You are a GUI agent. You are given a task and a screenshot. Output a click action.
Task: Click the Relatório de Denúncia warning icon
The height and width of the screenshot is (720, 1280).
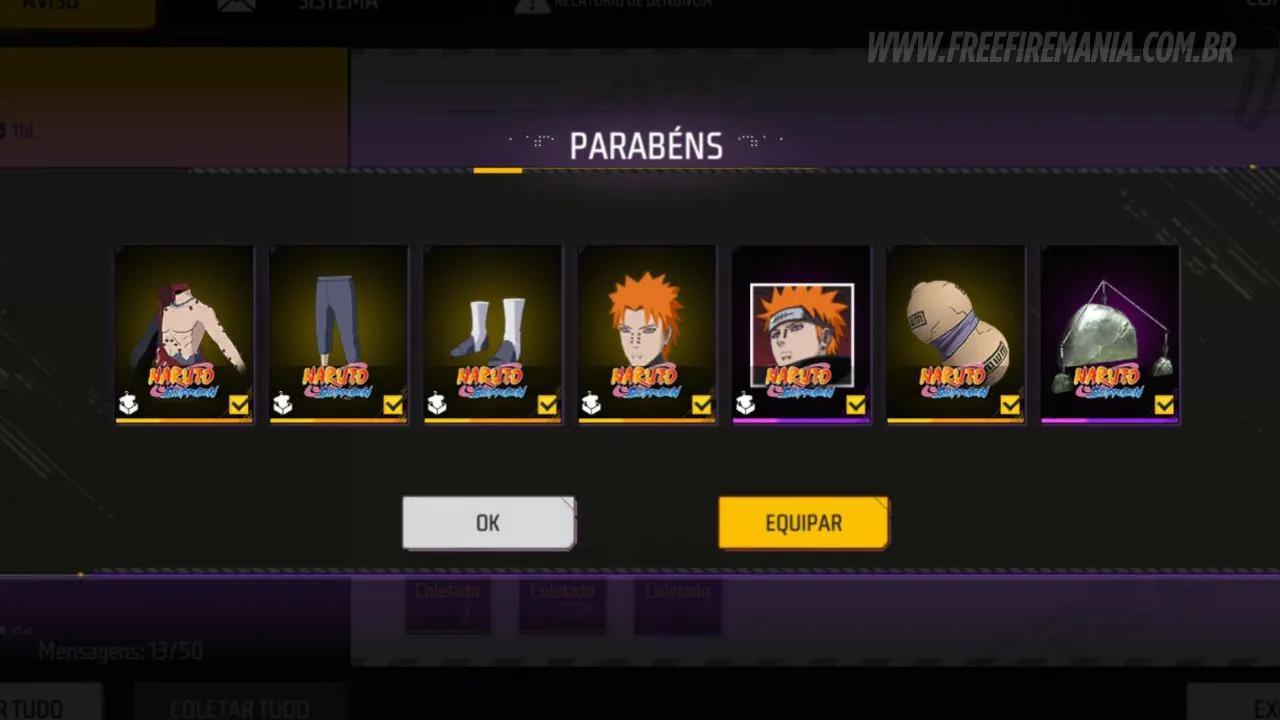pyautogui.click(x=531, y=4)
